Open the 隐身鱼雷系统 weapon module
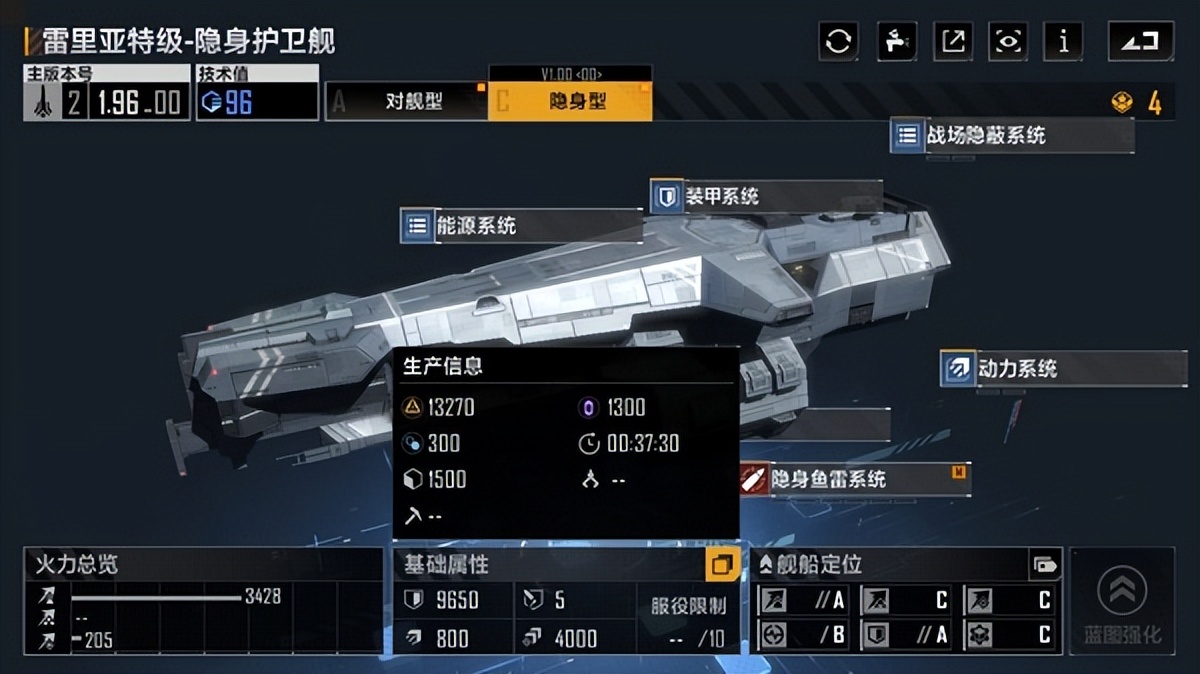The image size is (1200, 674). pyautogui.click(x=853, y=479)
